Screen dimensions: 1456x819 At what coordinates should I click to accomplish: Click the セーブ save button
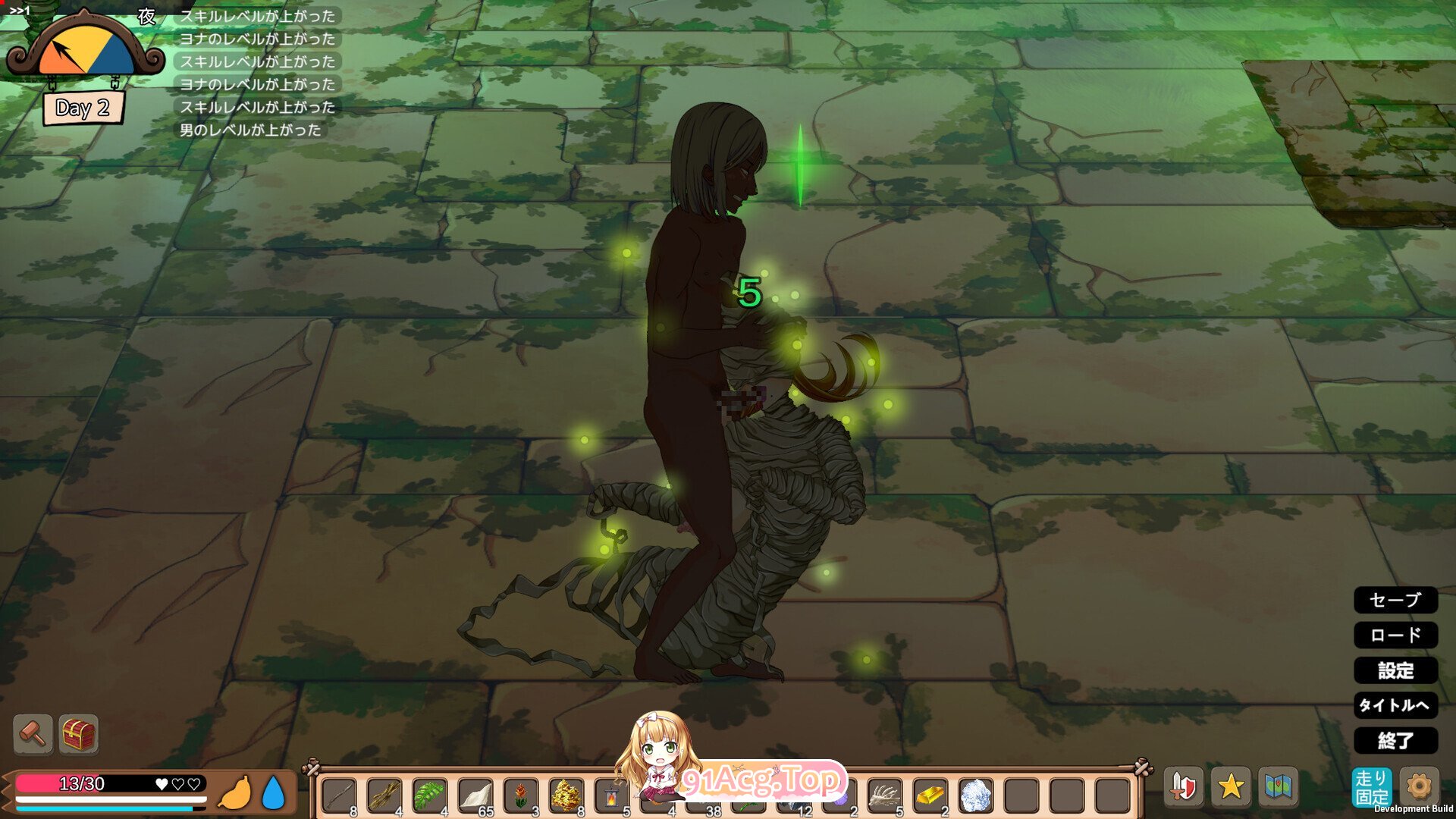[1395, 601]
